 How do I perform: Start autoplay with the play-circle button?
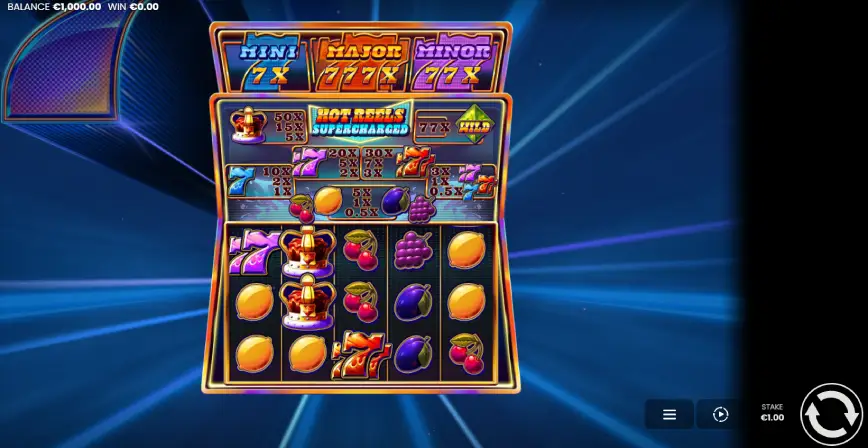tap(720, 414)
